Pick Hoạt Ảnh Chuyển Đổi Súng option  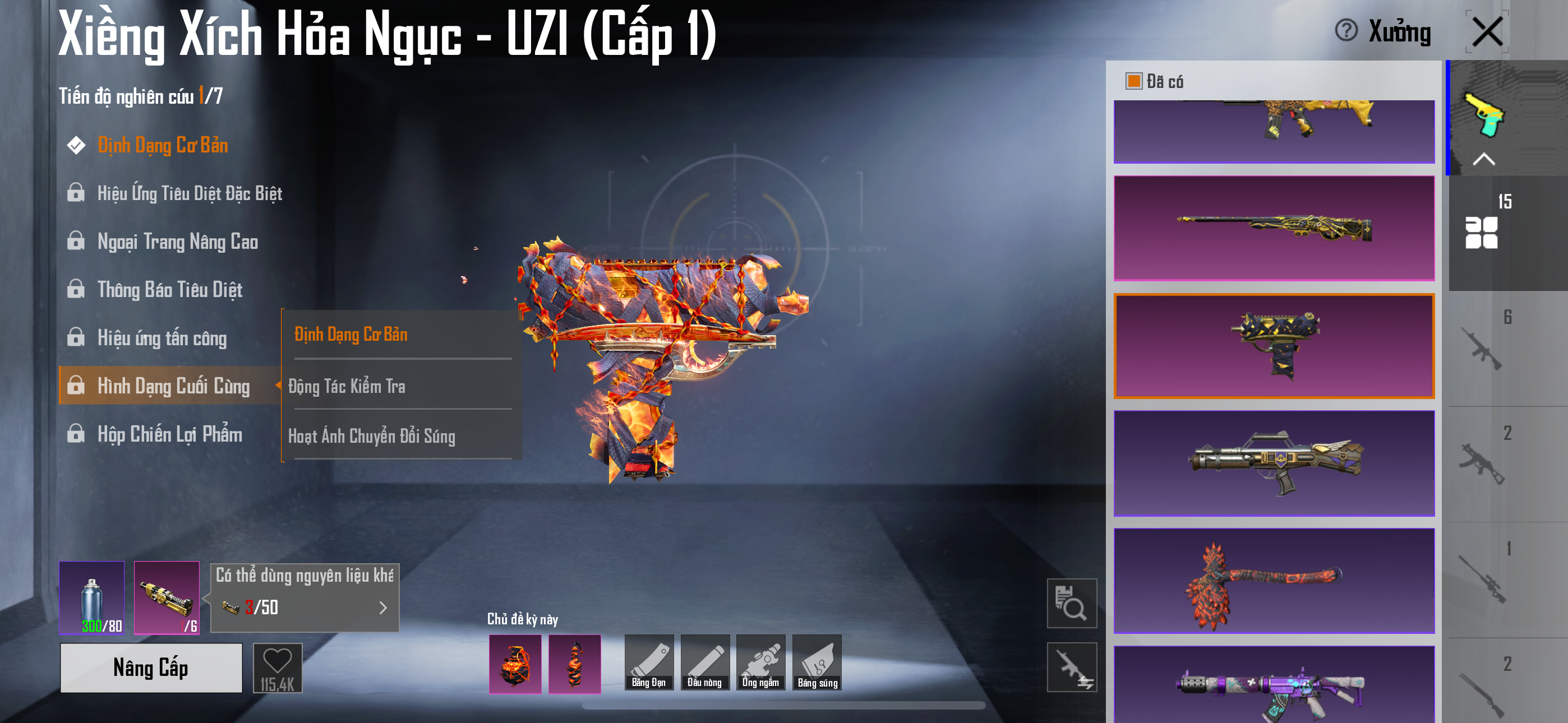(371, 437)
